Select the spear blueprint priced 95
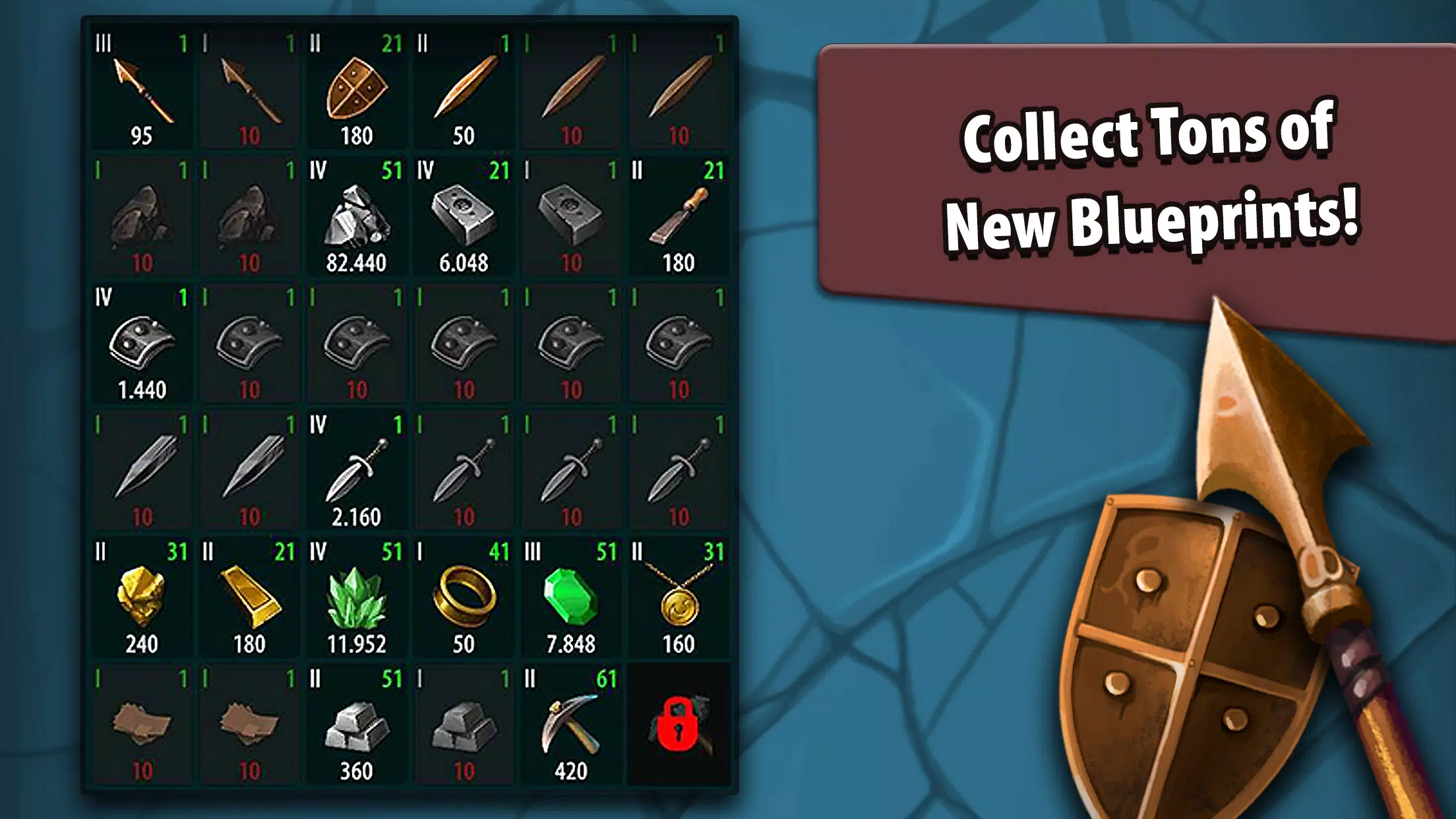 [141, 90]
